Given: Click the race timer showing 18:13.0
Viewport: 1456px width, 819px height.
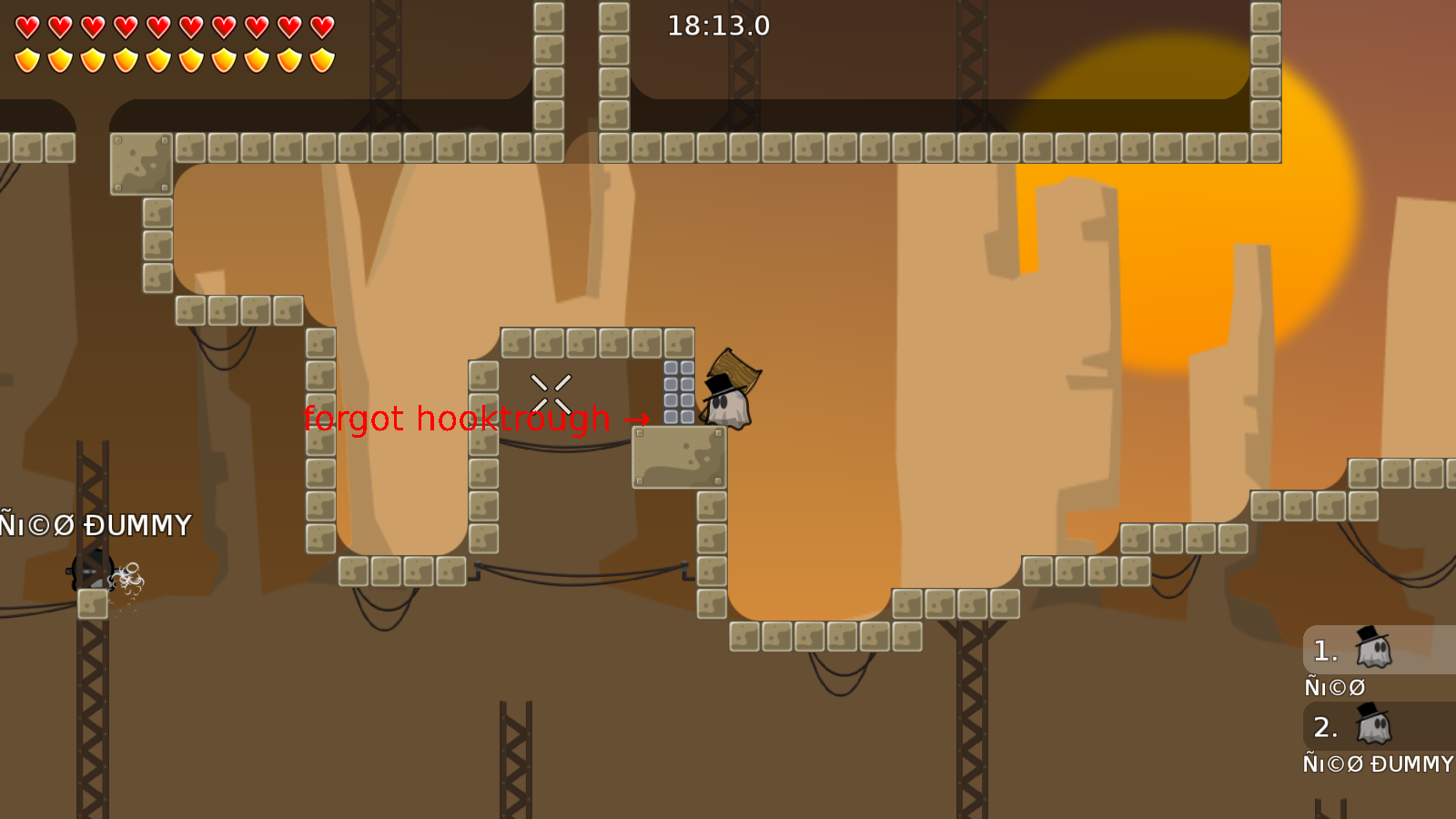Looking at the screenshot, I should point(718,26).
